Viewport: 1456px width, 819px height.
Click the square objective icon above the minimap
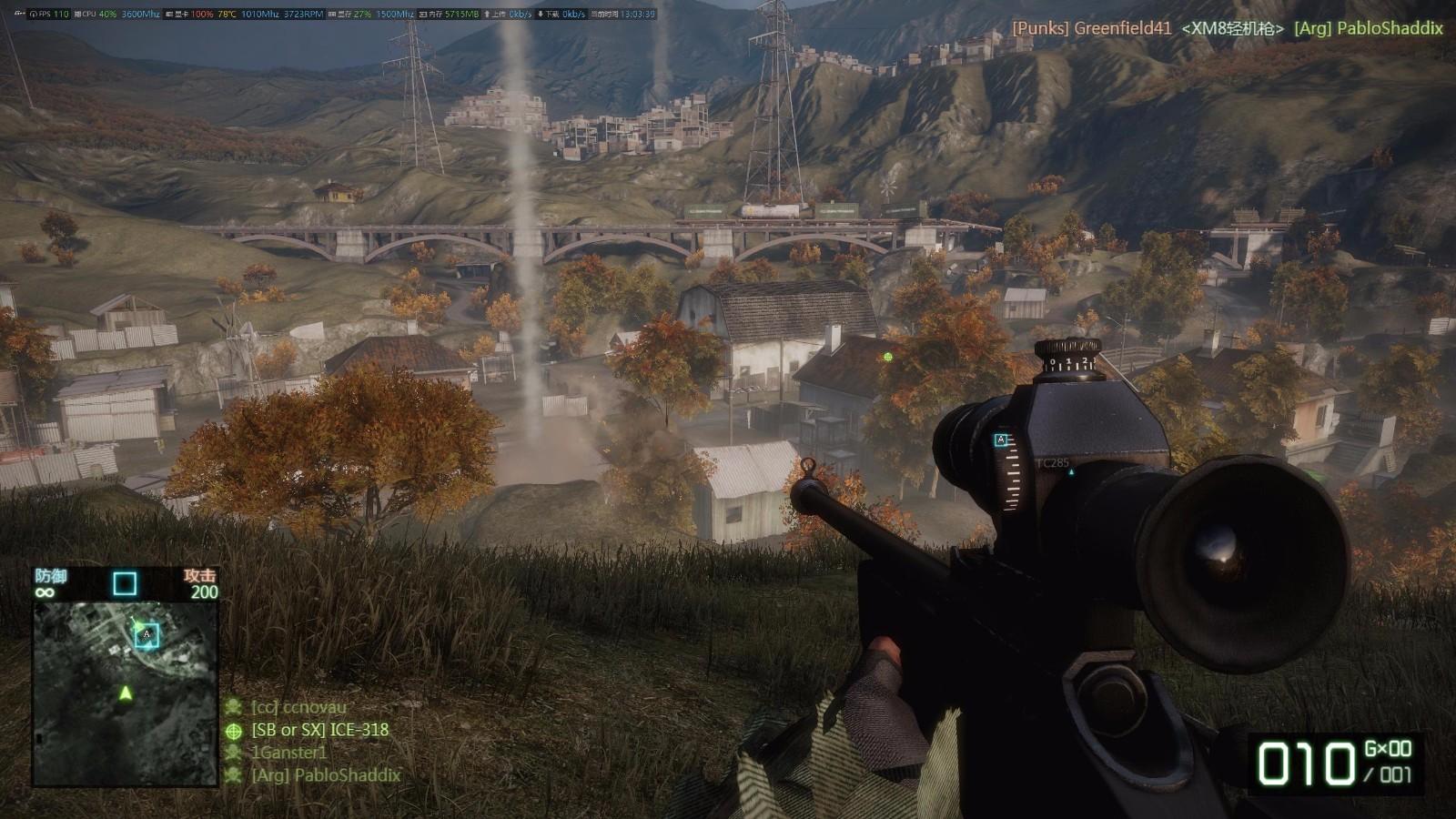click(x=125, y=583)
